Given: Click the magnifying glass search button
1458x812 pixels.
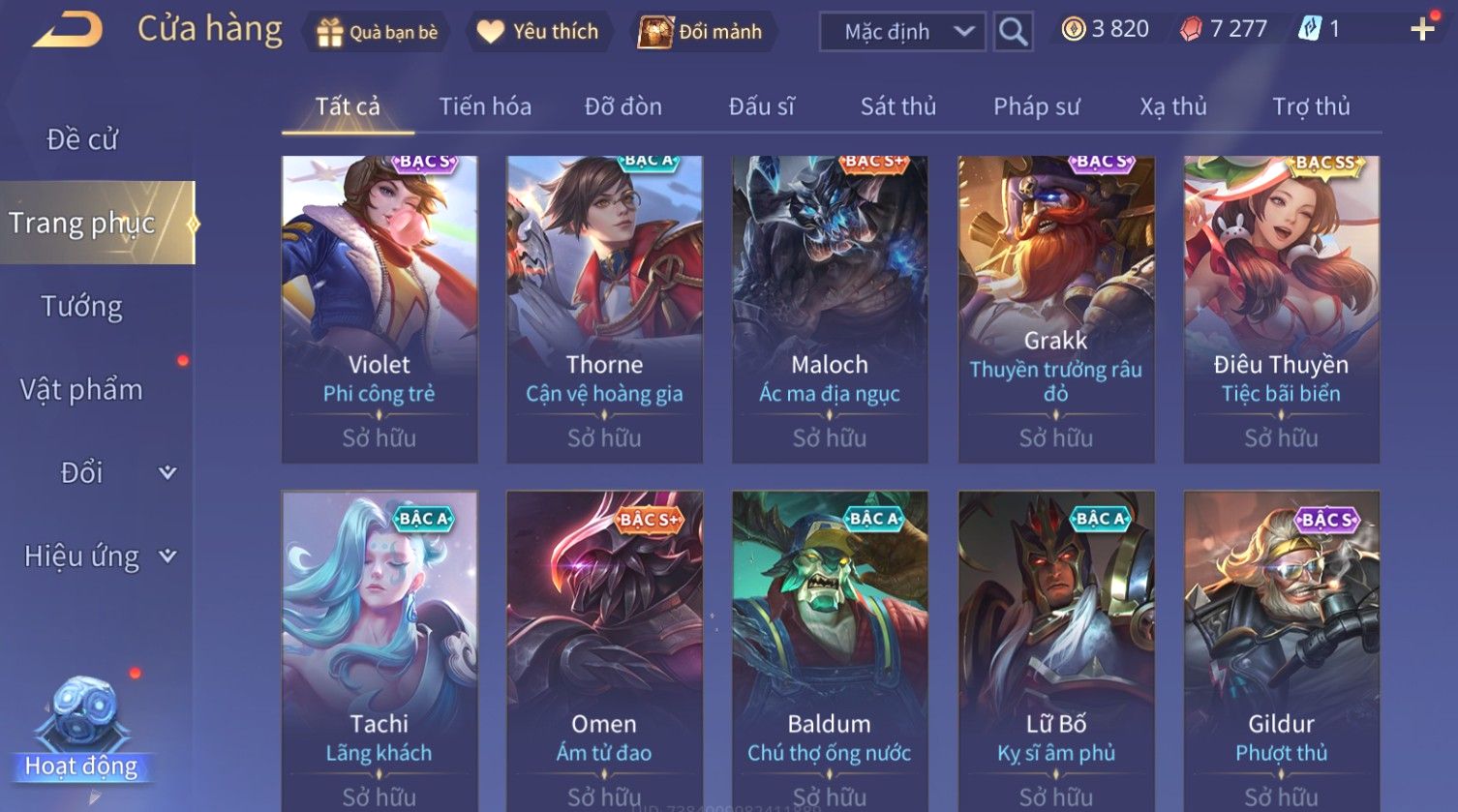Looking at the screenshot, I should (1013, 32).
